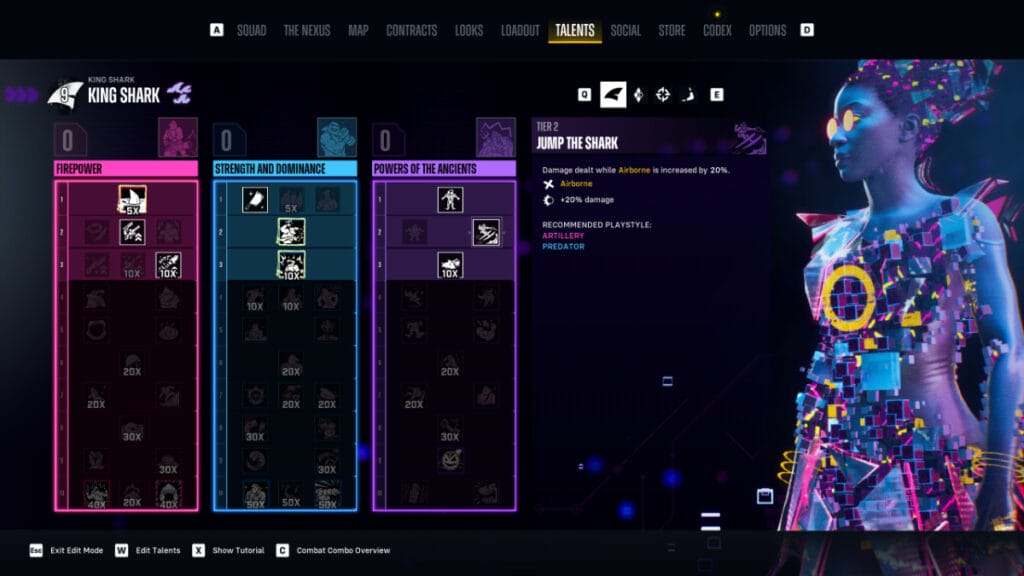
Task: Open the Loadout tab
Action: tap(520, 30)
